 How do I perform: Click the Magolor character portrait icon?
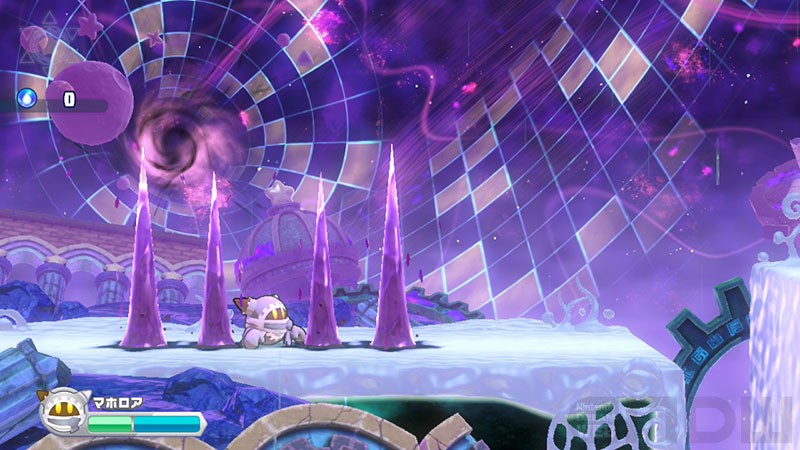[62, 409]
